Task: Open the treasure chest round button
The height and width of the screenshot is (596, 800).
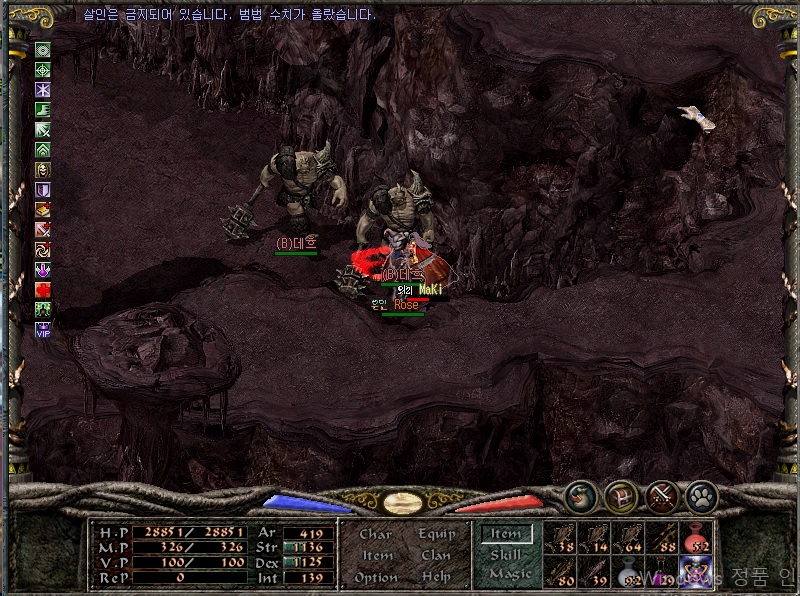Action: click(x=620, y=496)
